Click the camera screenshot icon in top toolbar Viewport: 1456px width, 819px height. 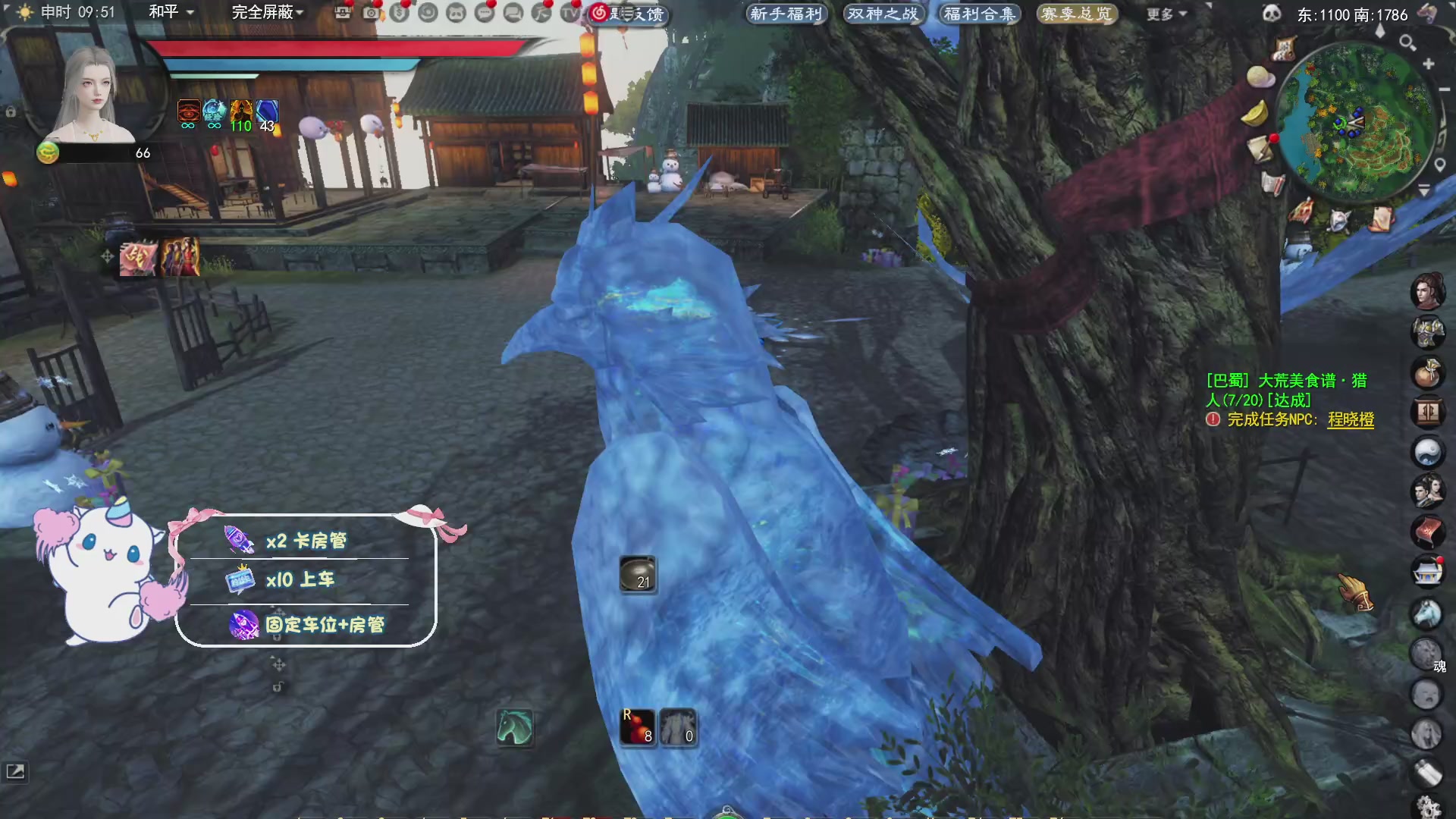(369, 14)
